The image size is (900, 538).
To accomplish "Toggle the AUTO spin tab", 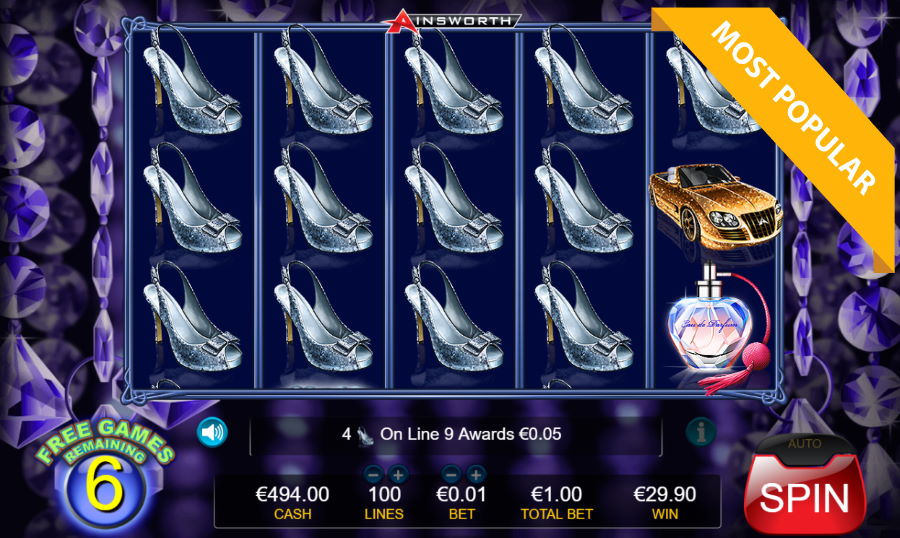I will click(804, 443).
